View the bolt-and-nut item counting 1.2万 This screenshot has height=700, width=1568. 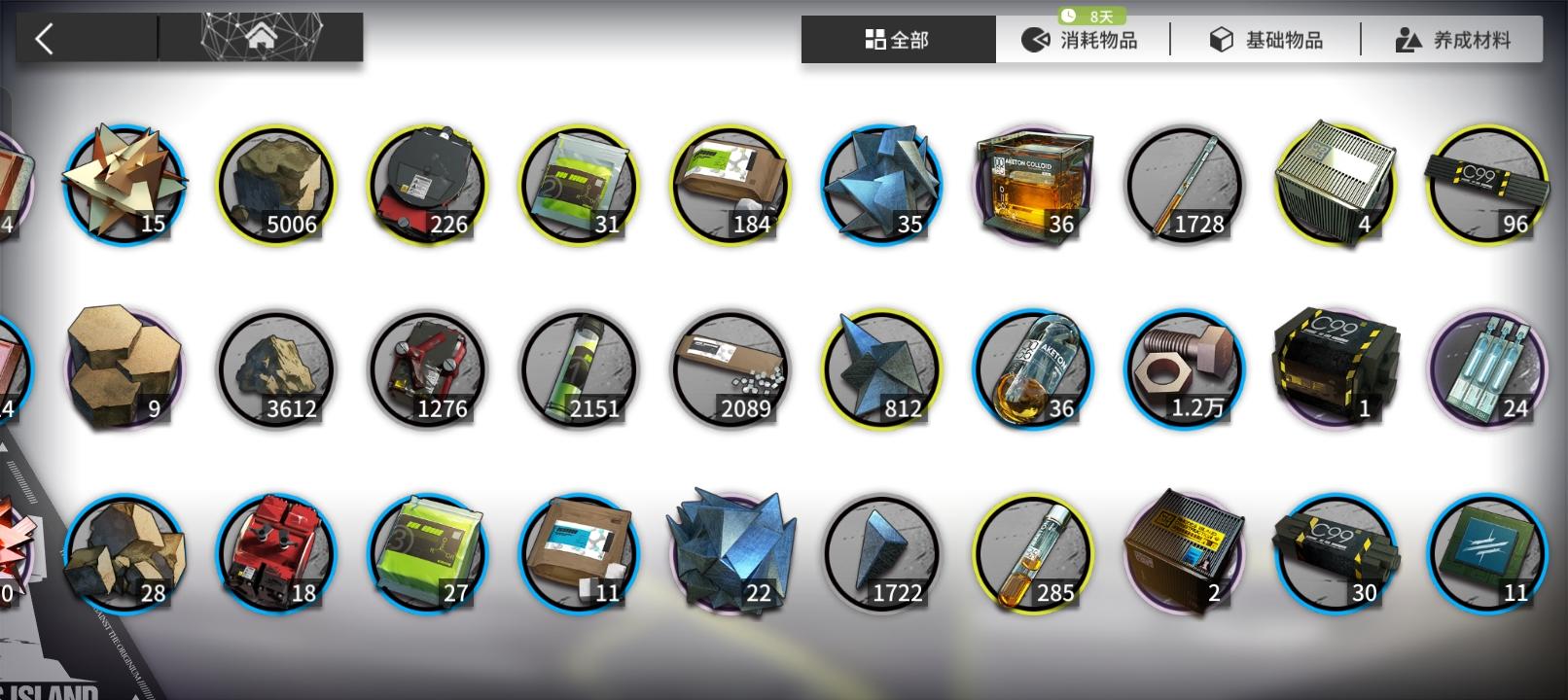point(1186,369)
